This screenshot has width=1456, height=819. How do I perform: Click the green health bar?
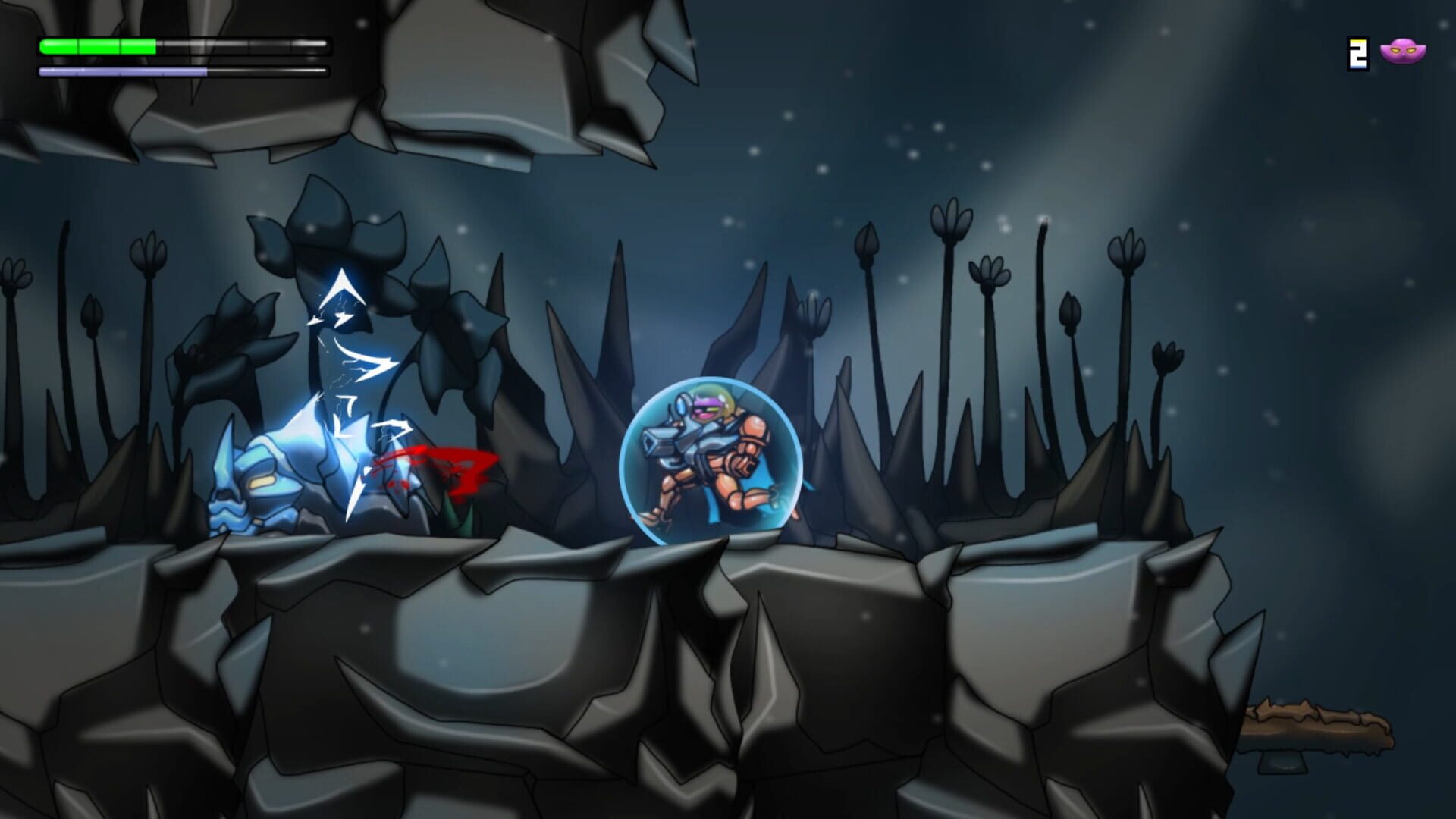pos(99,45)
